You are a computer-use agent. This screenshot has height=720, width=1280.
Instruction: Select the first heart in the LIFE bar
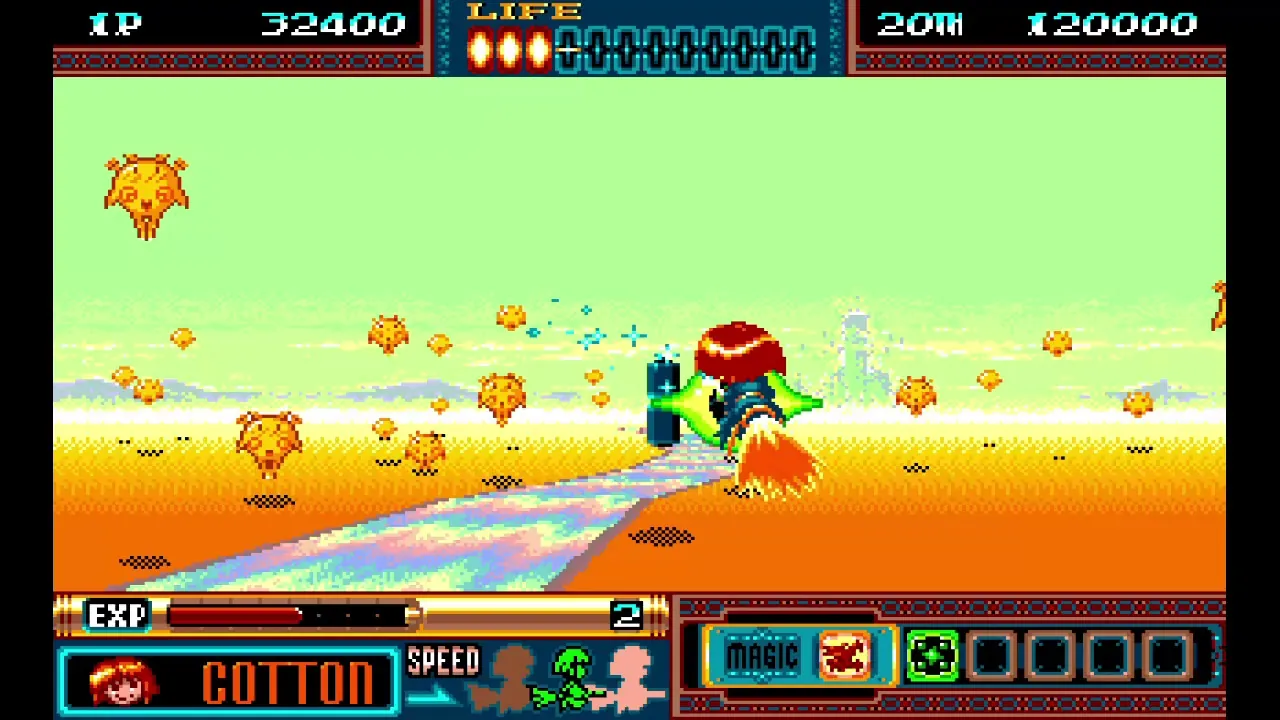(481, 48)
